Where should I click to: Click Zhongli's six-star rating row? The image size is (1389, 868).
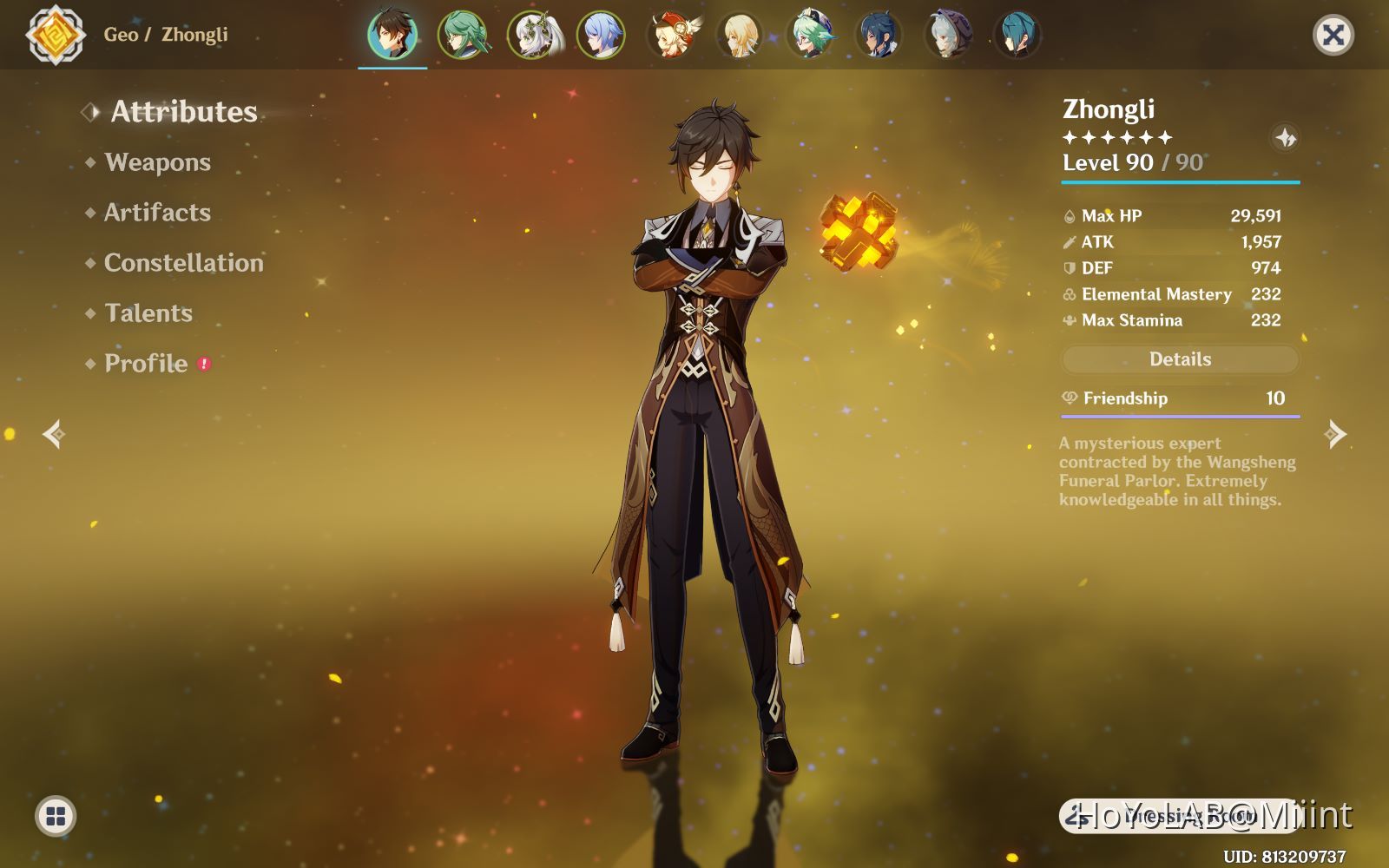1118,137
